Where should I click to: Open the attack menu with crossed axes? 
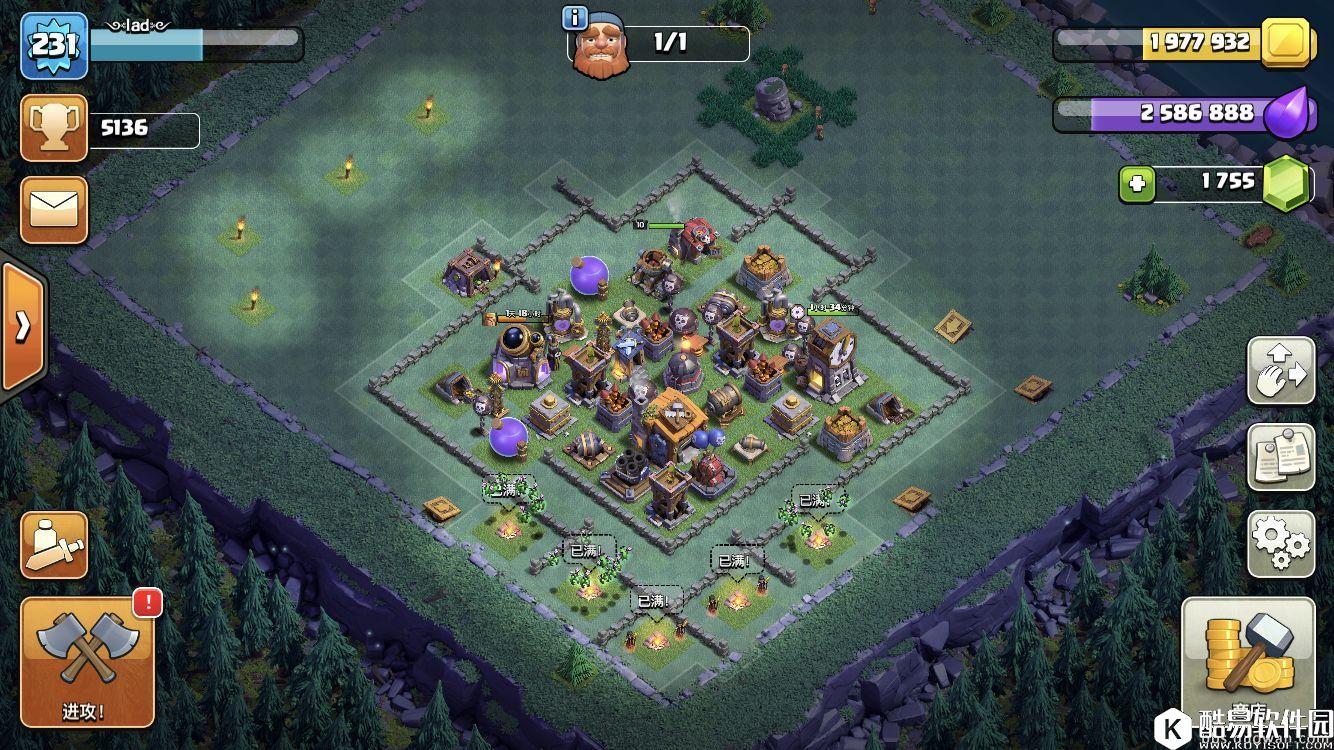point(87,661)
